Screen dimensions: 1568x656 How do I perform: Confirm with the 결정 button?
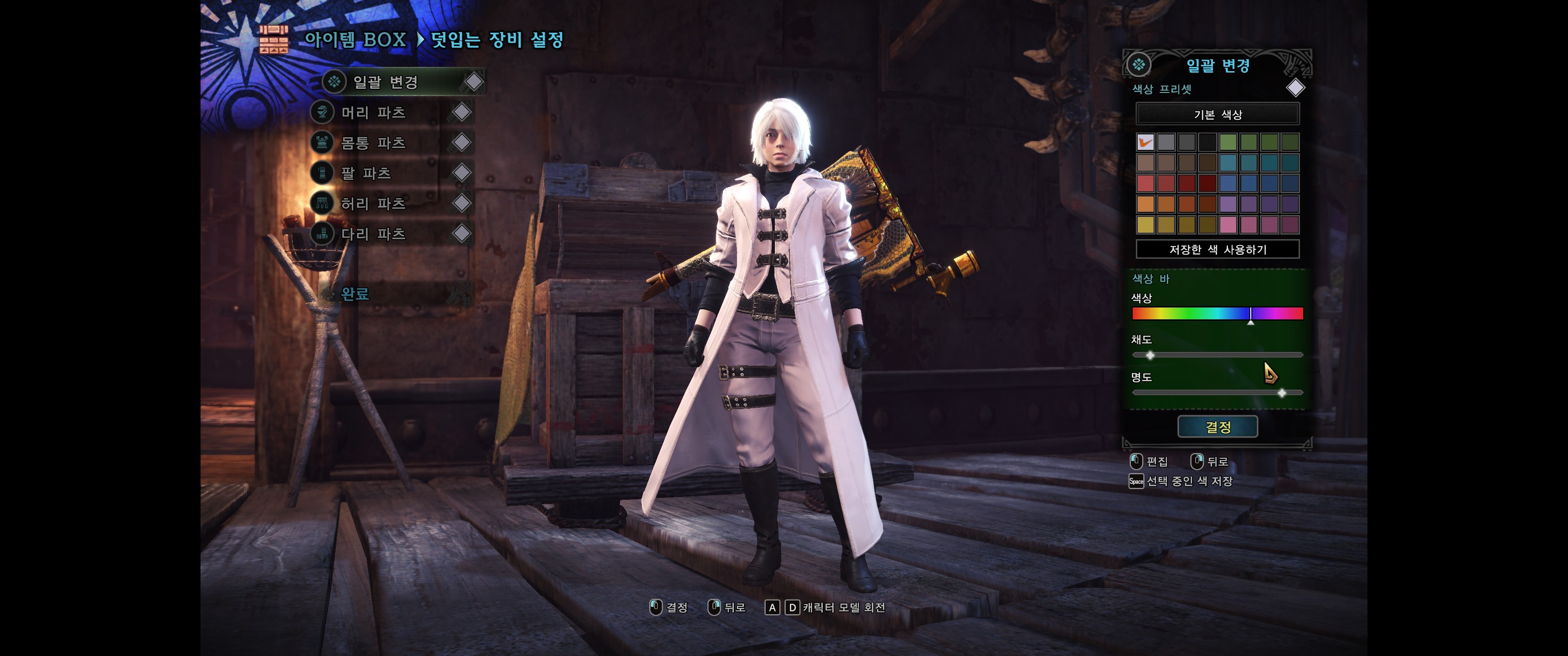(x=1217, y=427)
